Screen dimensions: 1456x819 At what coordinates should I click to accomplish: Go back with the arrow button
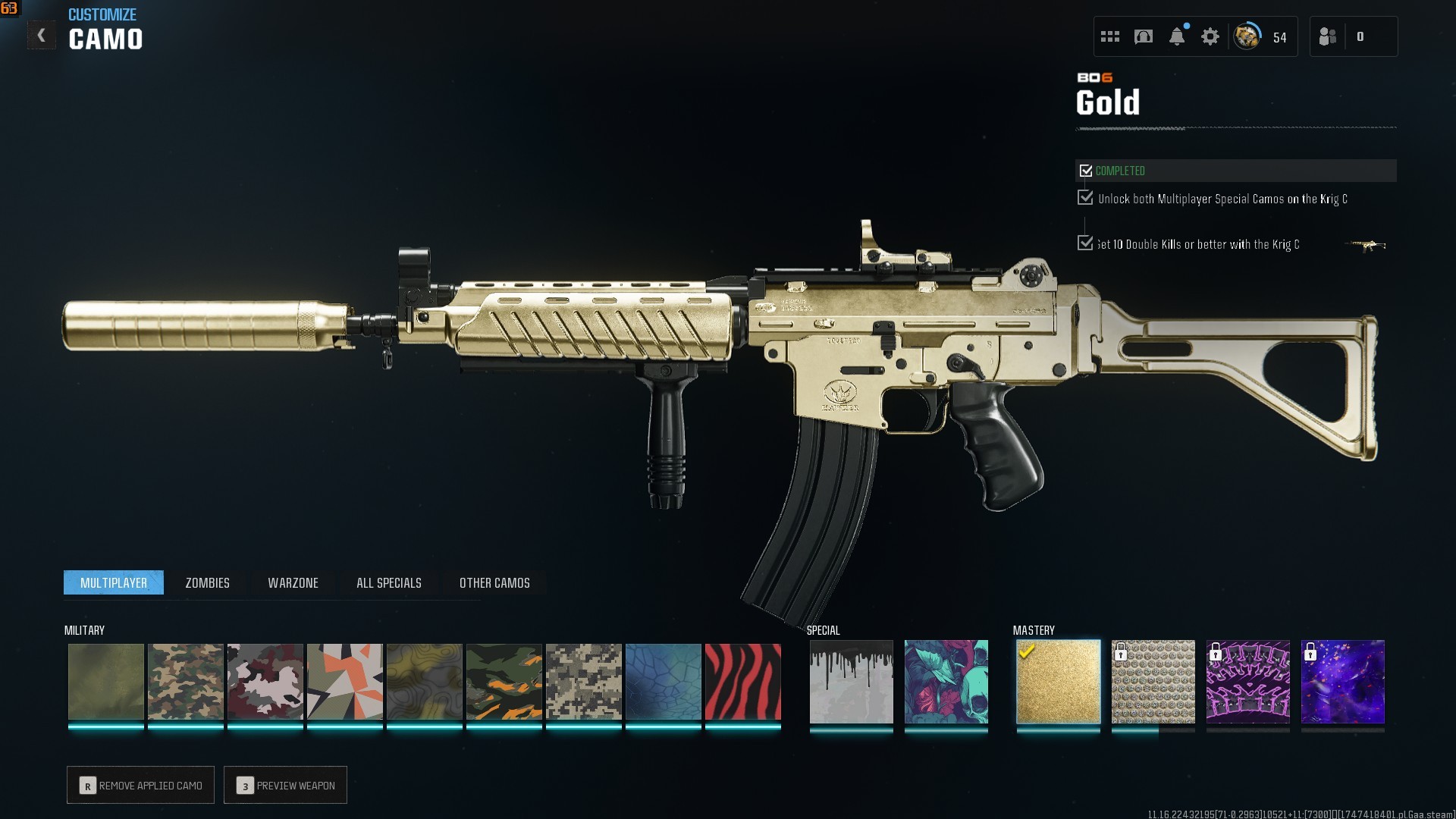[x=42, y=36]
